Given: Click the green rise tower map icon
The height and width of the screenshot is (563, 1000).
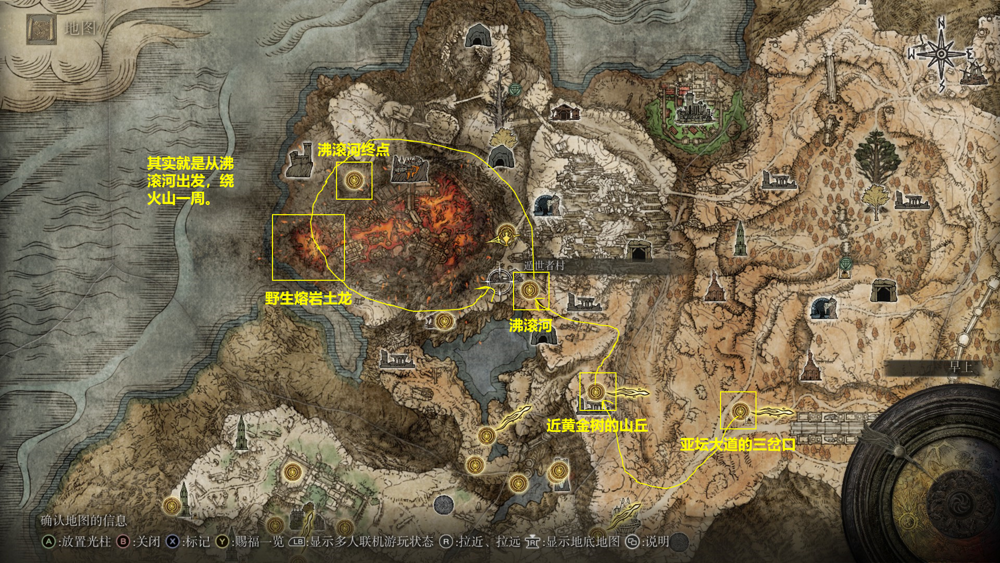Looking at the screenshot, I should [x=740, y=238].
